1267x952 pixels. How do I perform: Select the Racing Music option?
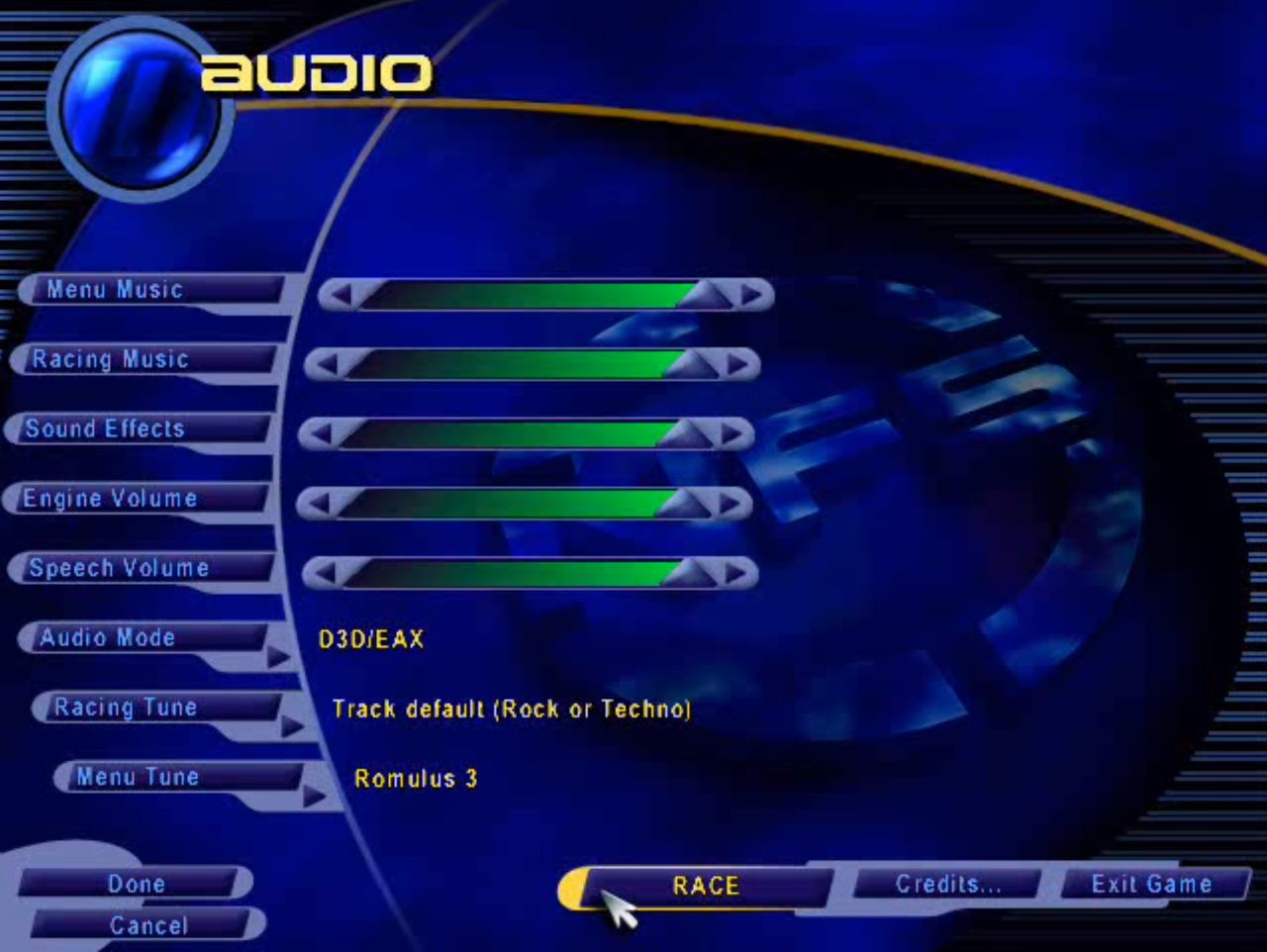[x=110, y=359]
